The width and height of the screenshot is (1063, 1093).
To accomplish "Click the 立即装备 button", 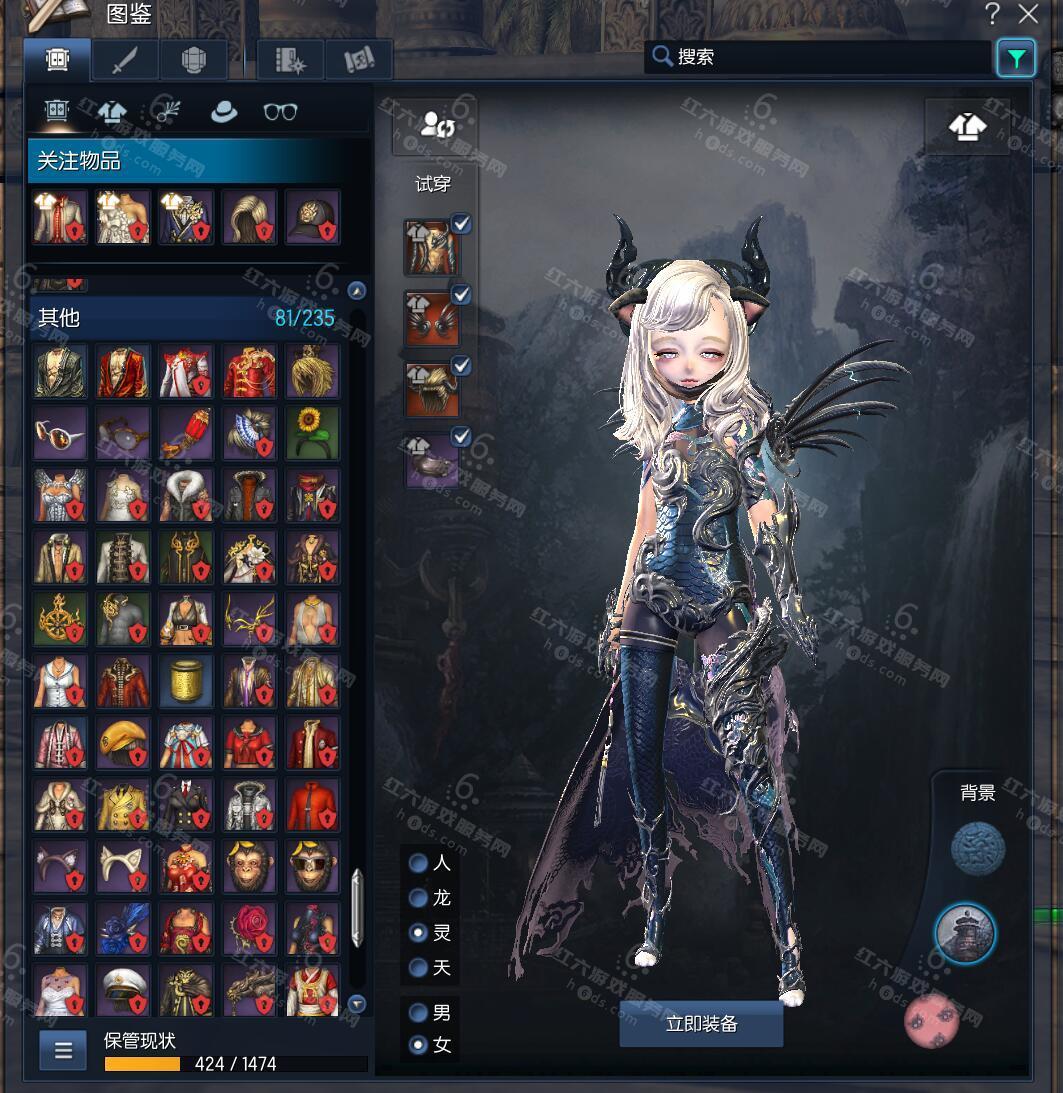I will click(701, 1024).
